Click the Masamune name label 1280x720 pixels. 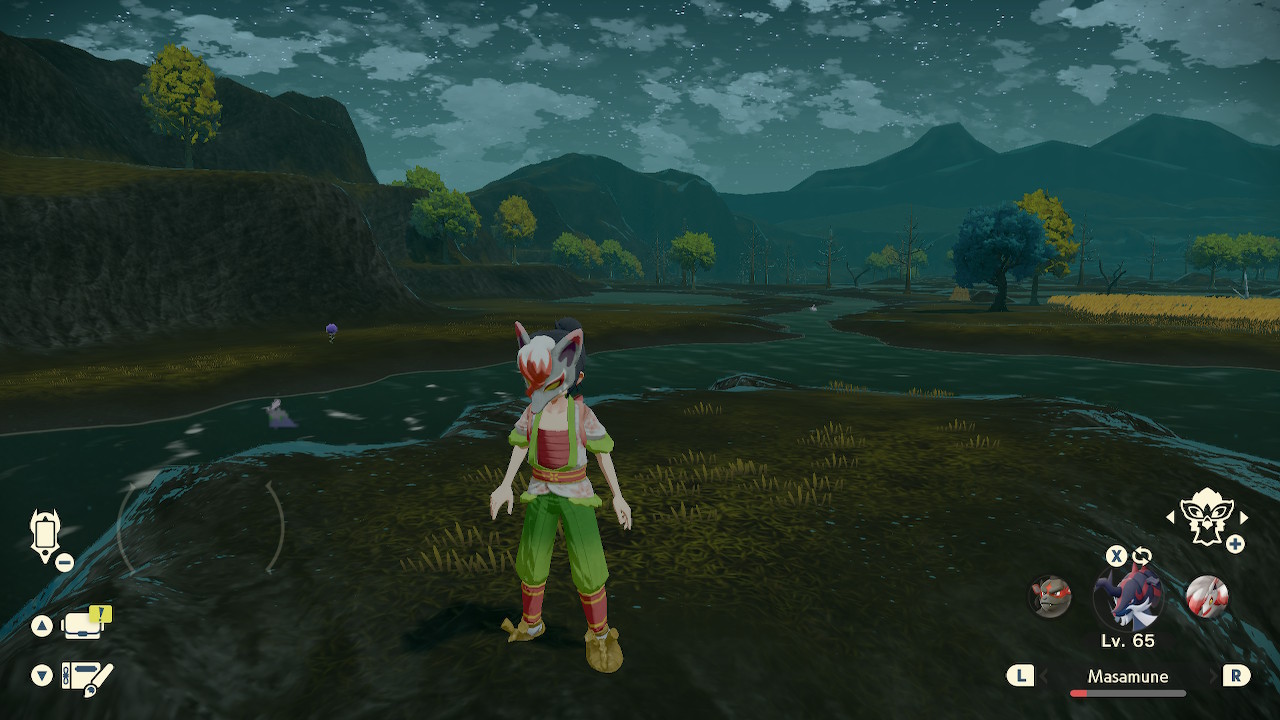pos(1127,677)
